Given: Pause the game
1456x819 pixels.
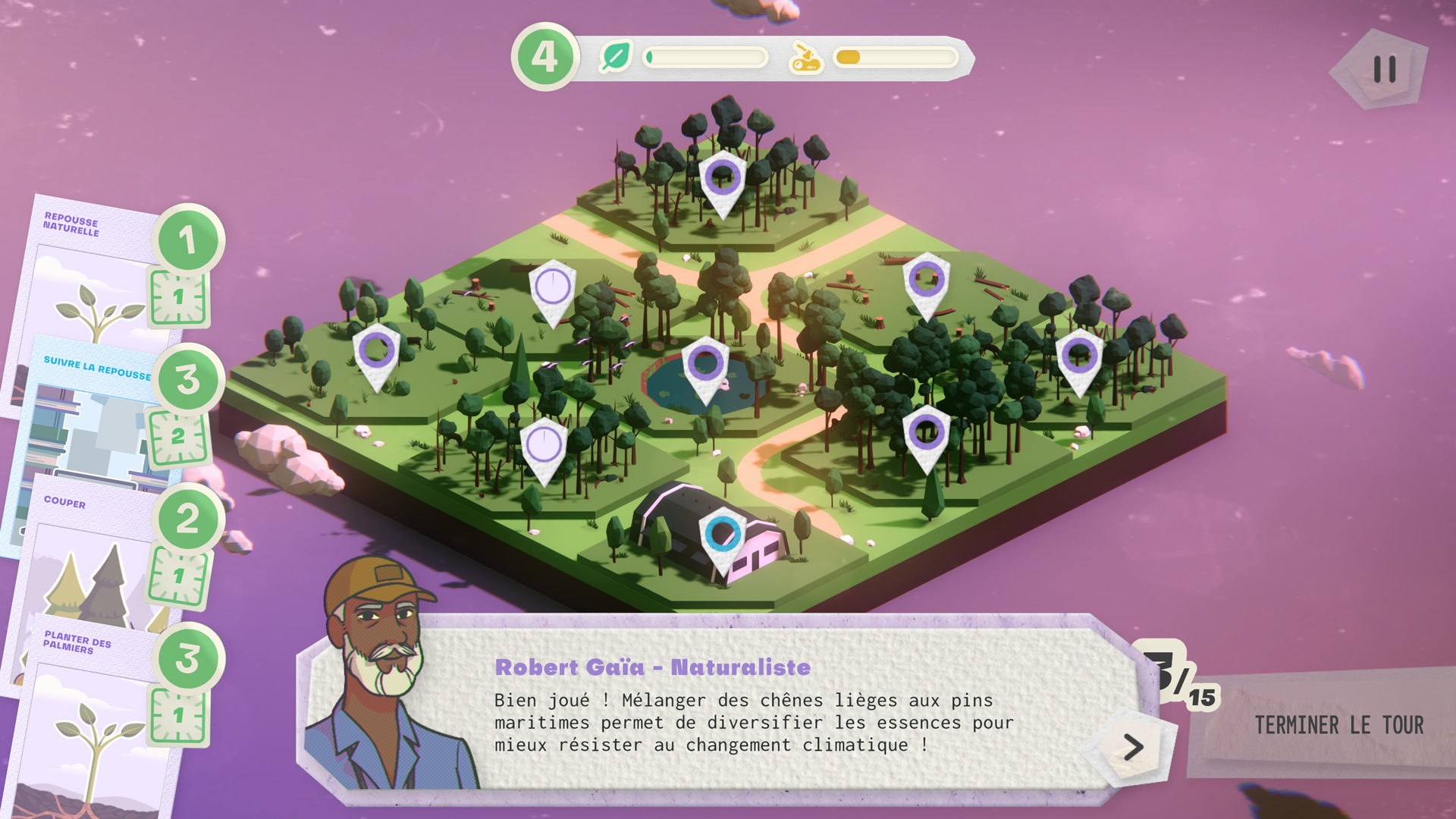Looking at the screenshot, I should 1384,70.
